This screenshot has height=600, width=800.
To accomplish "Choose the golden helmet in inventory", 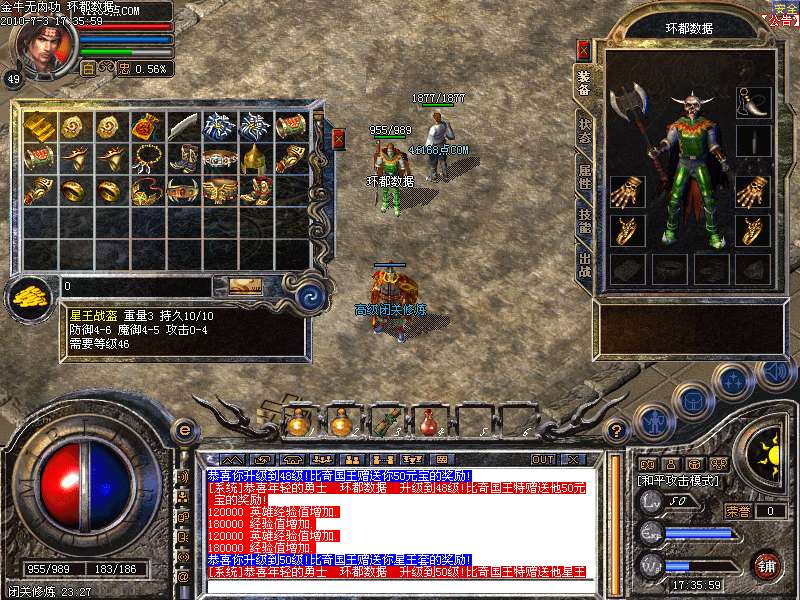I will tap(254, 158).
